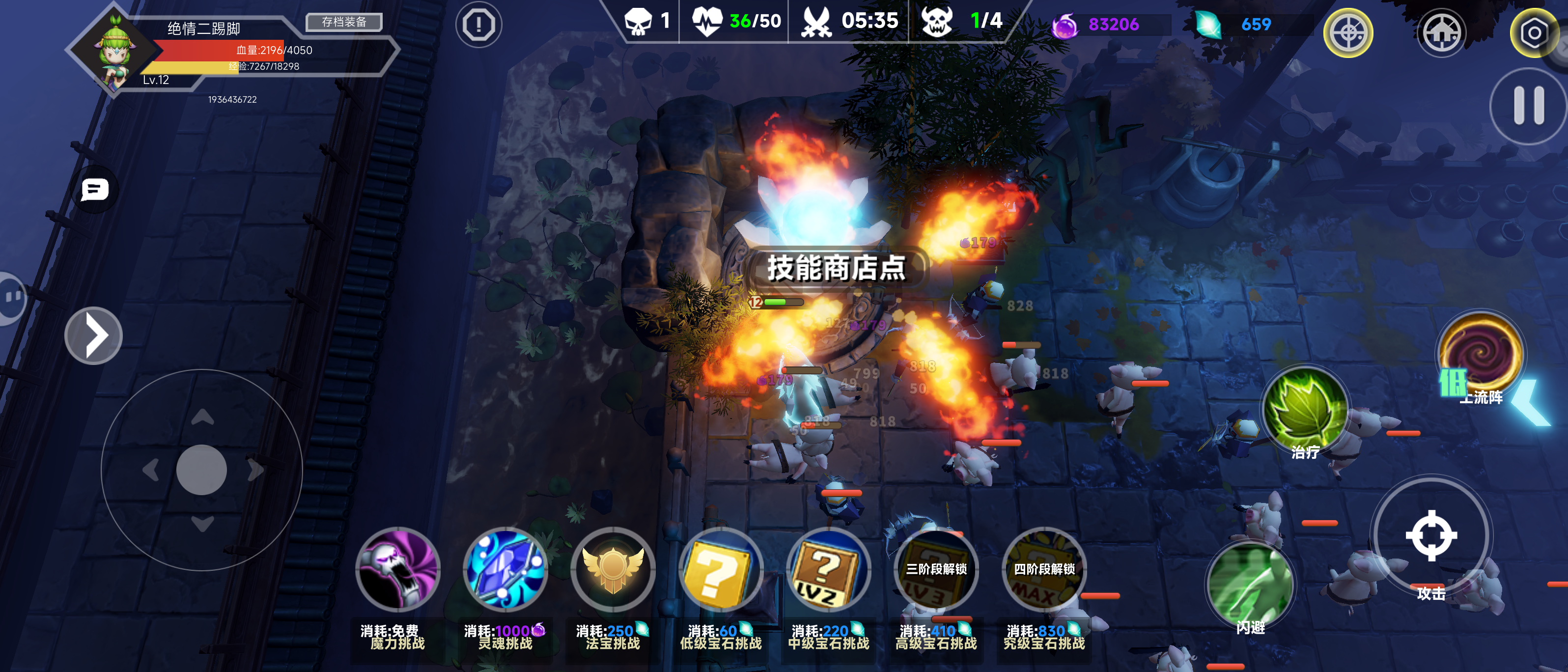View the locked 三阶段解锁 gem challenge

(936, 570)
